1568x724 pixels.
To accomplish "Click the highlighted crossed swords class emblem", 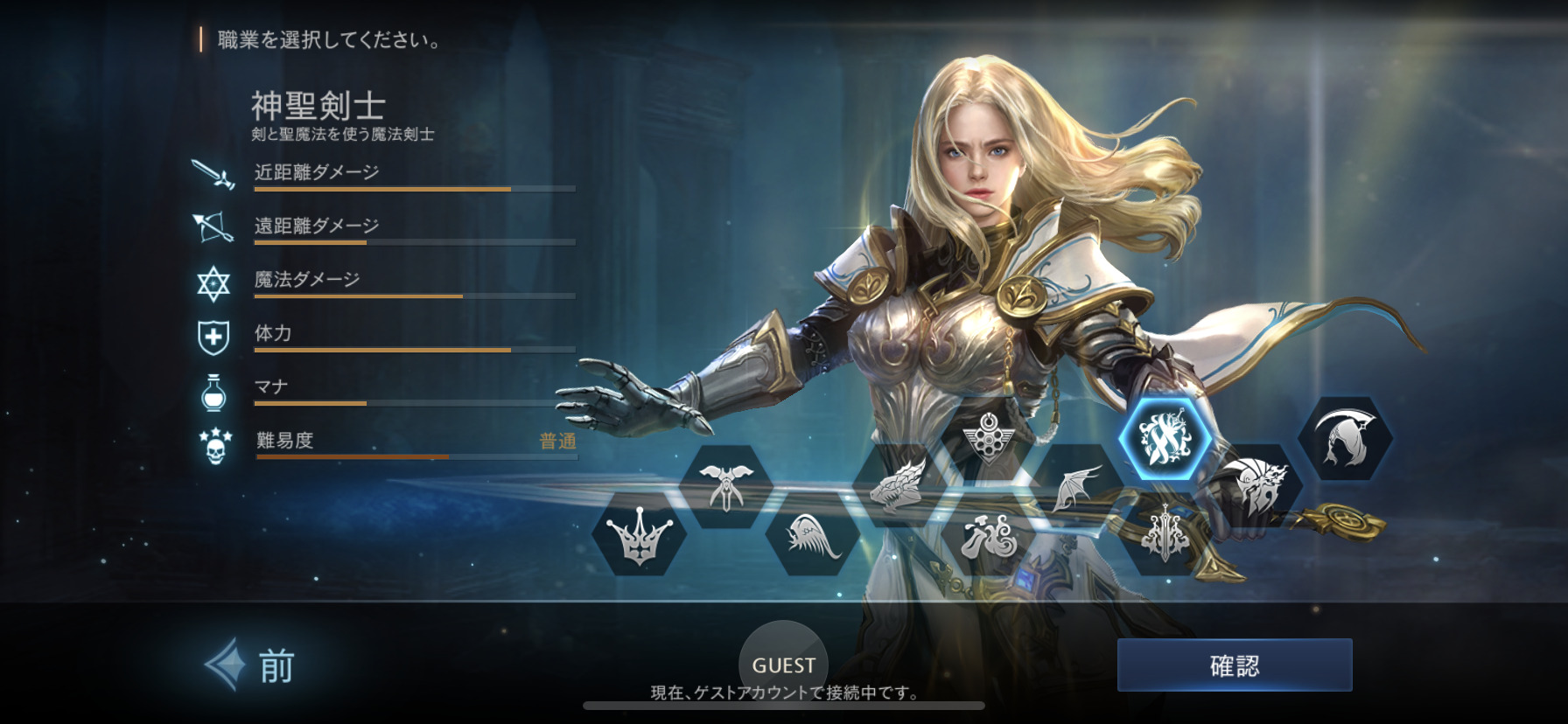I will (1165, 437).
